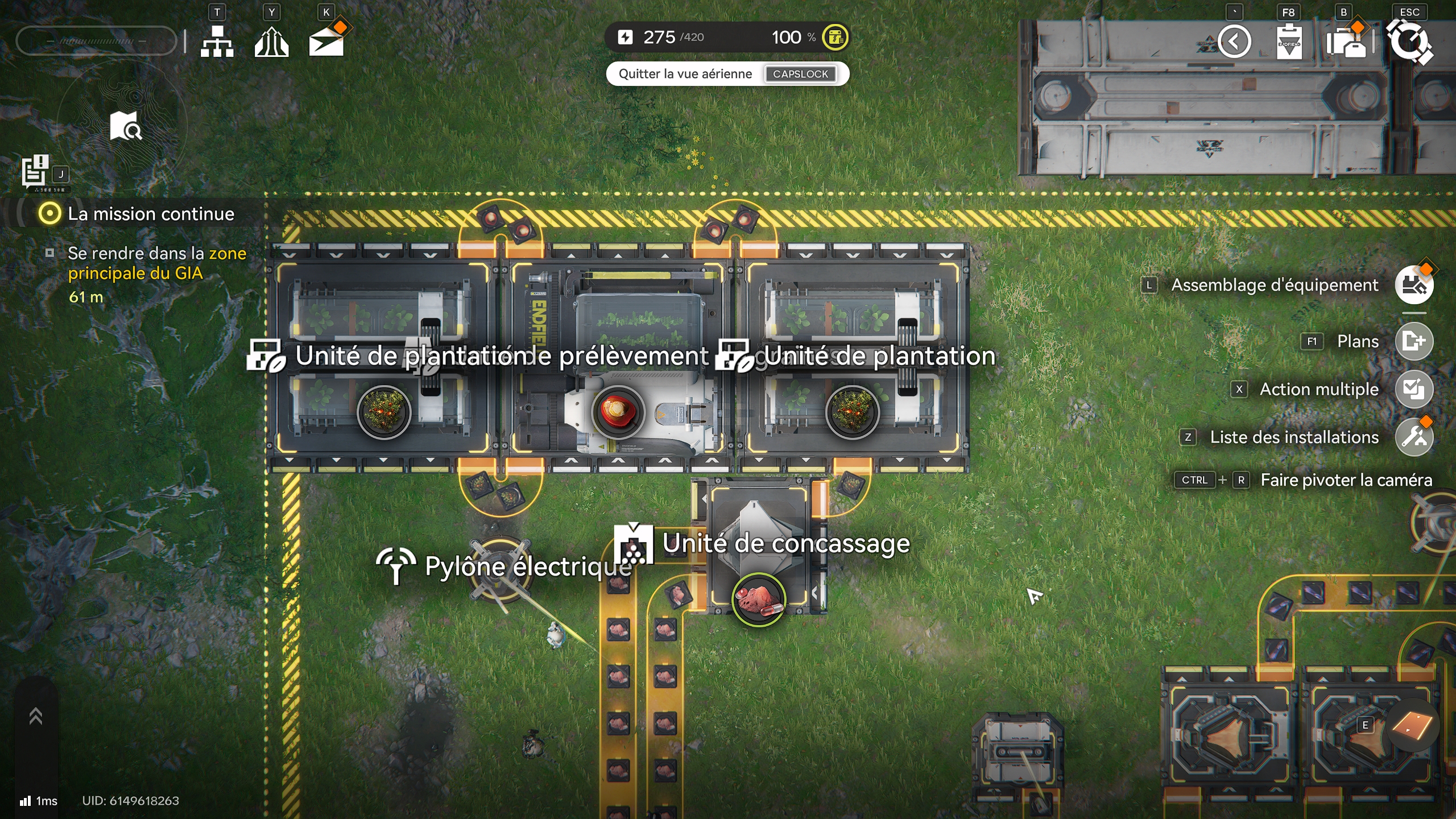Expand the double chevron panel
Image resolution: width=1456 pixels, height=819 pixels.
click(x=36, y=716)
